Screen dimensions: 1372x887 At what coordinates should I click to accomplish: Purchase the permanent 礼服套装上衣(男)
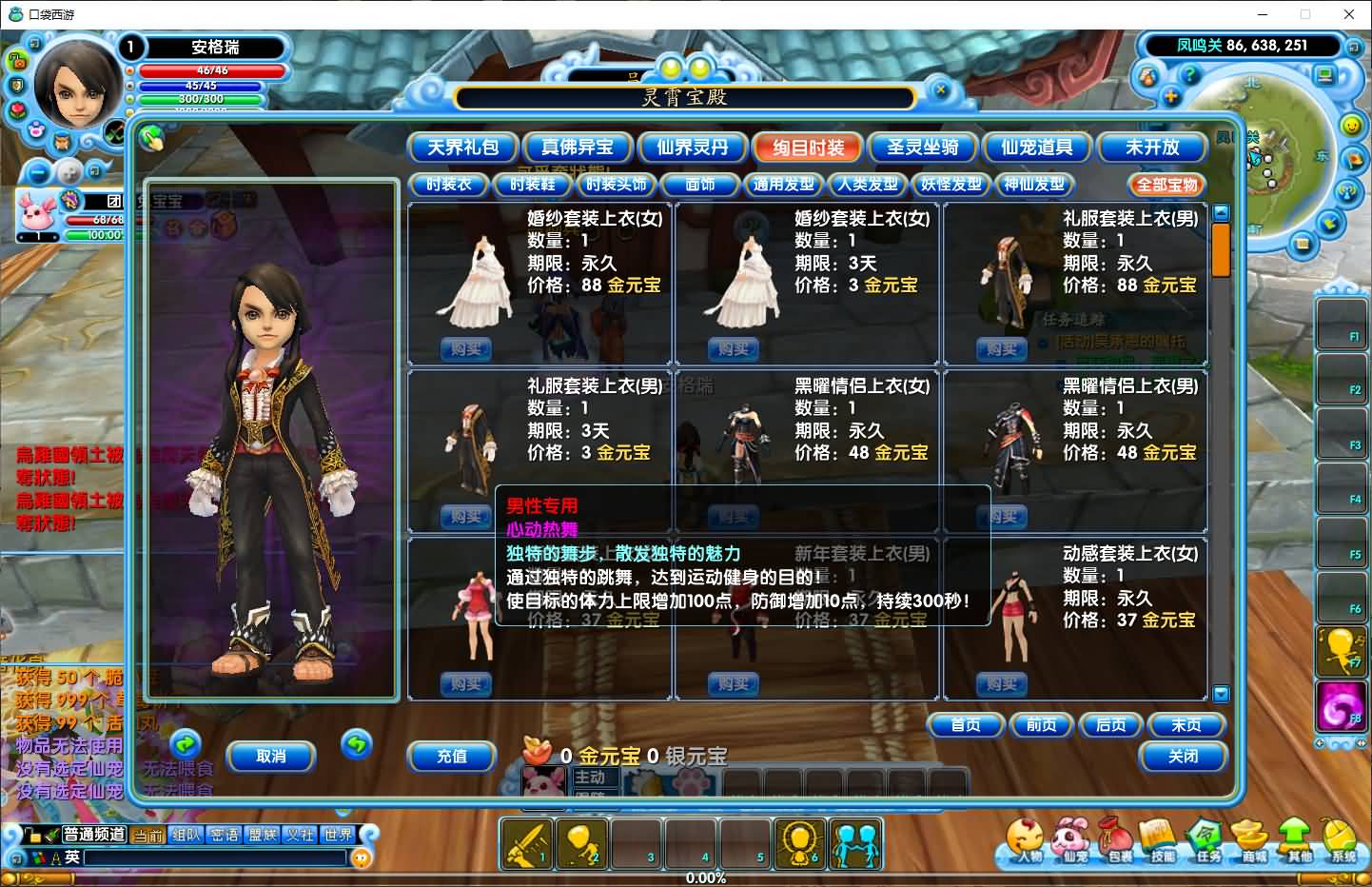(1002, 349)
